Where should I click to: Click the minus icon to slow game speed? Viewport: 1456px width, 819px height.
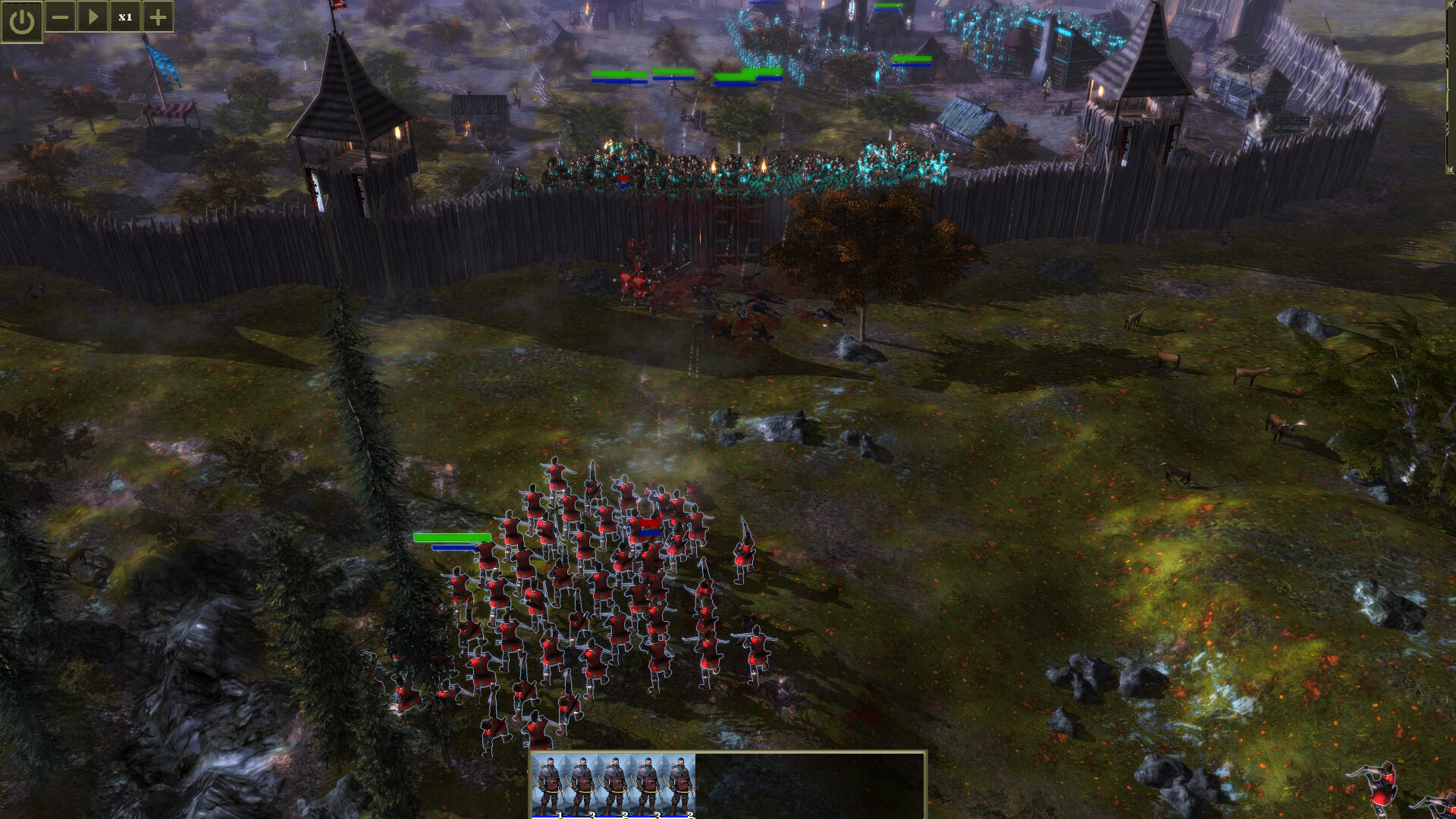(61, 17)
